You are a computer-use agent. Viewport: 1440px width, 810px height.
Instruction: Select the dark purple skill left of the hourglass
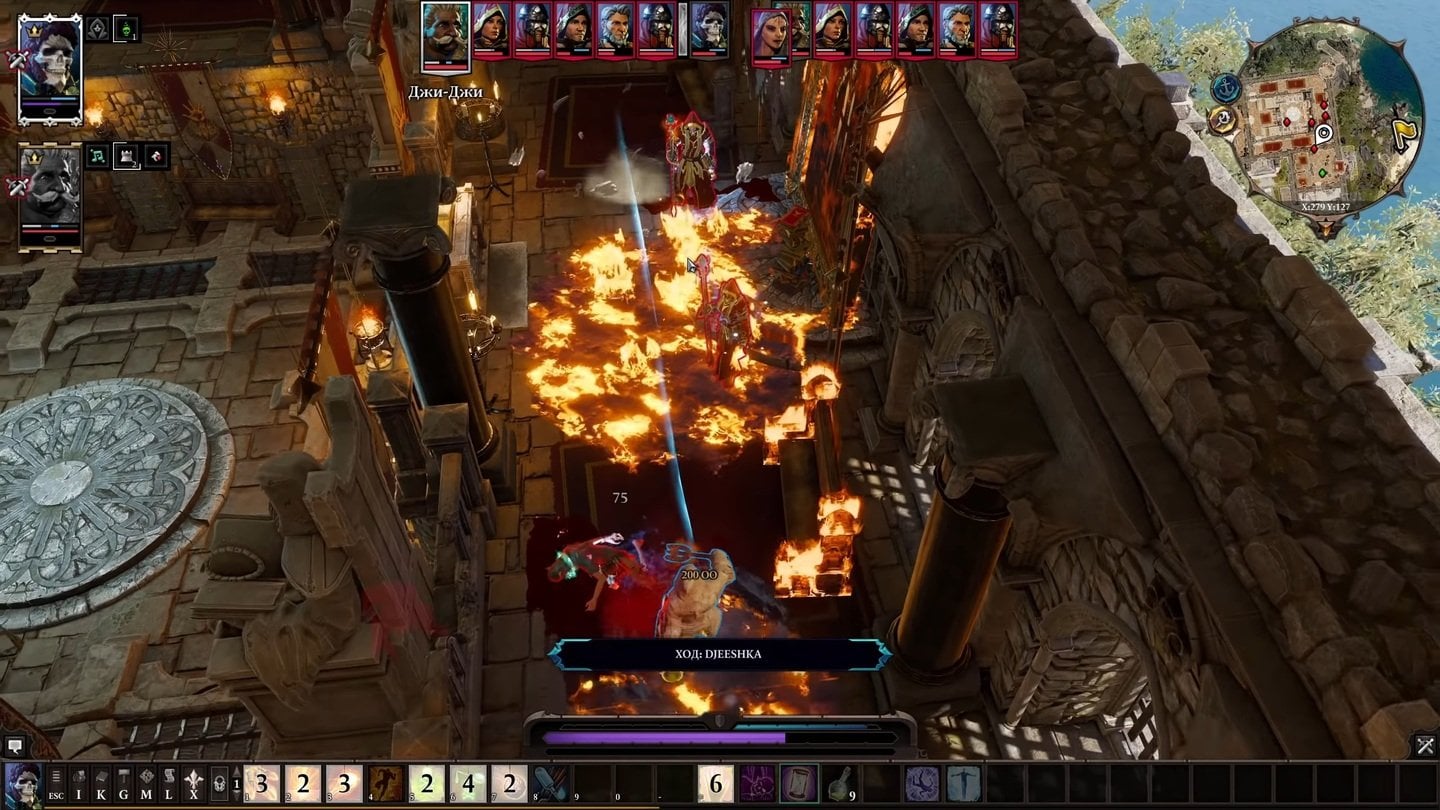[757, 785]
